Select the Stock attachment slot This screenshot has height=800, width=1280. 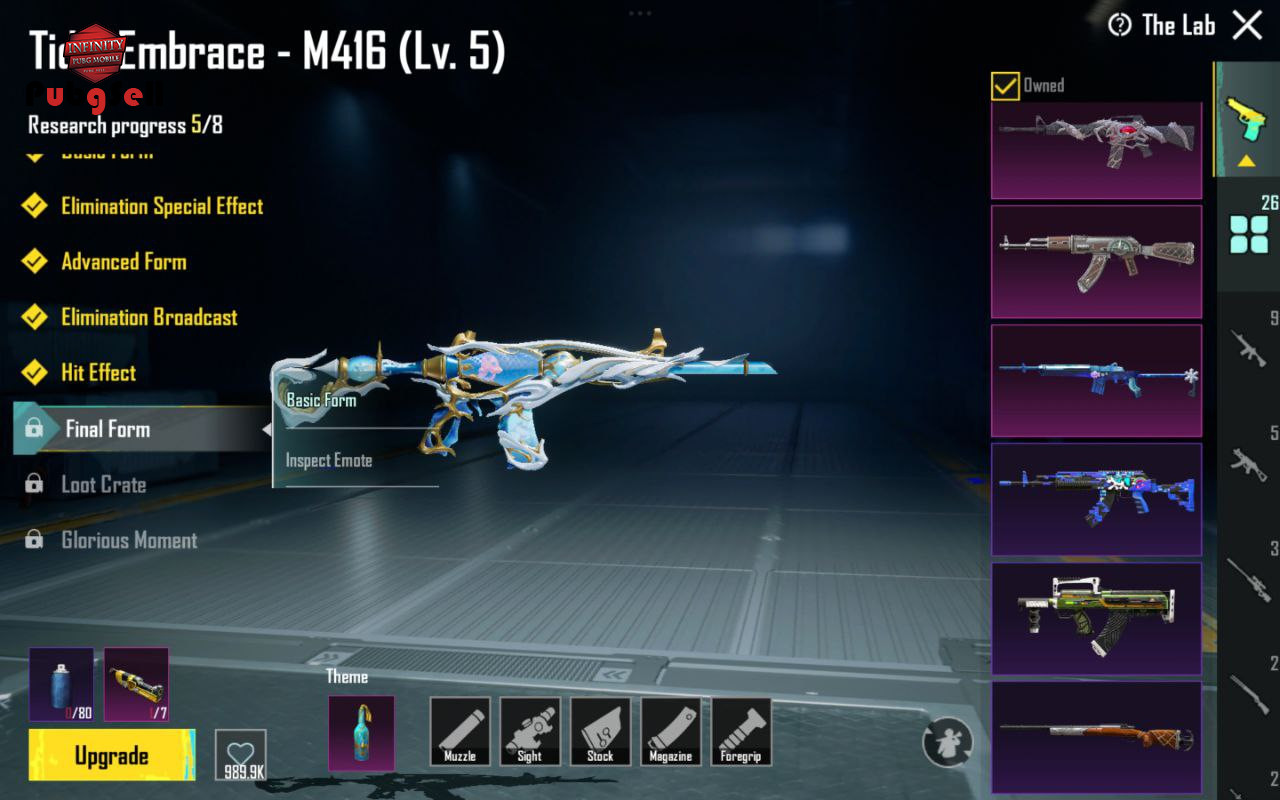[600, 732]
